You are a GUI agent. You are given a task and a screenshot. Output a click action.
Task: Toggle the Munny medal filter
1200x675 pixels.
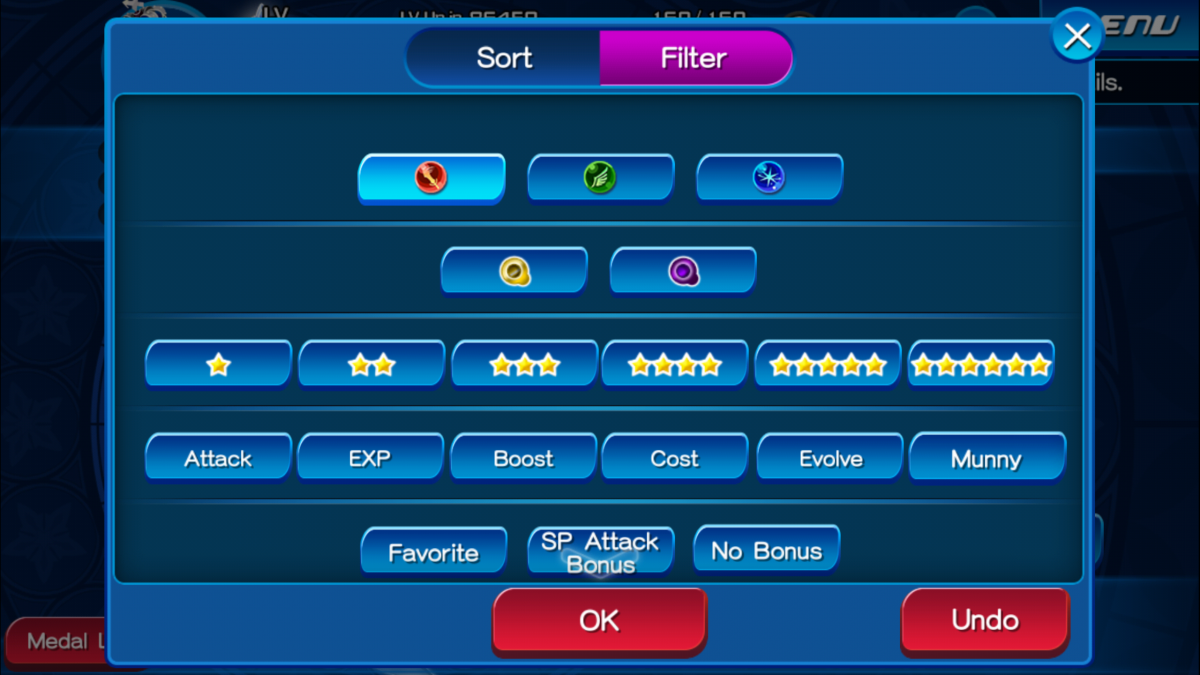[986, 459]
